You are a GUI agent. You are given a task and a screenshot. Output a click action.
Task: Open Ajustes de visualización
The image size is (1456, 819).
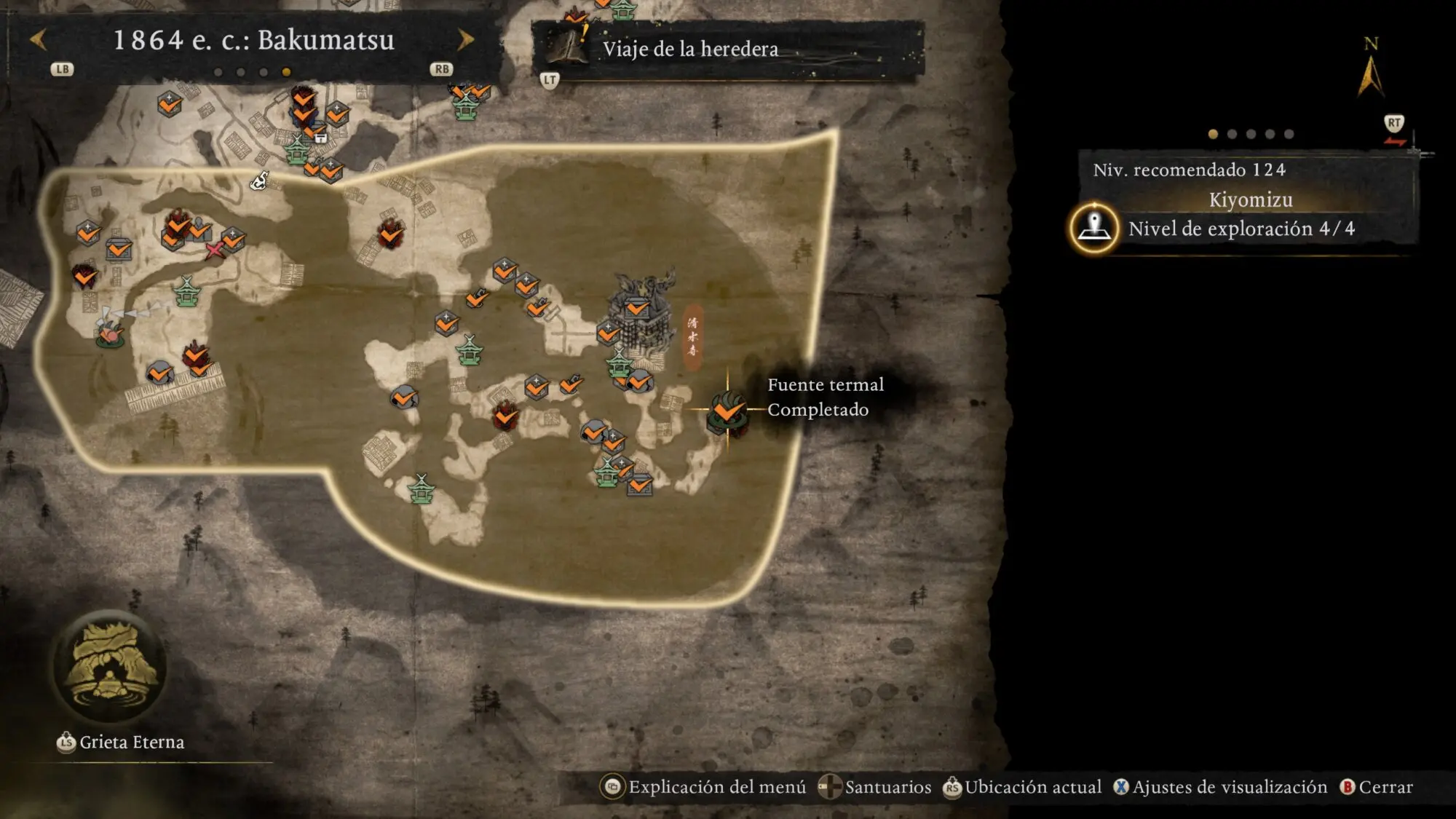pyautogui.click(x=1220, y=787)
